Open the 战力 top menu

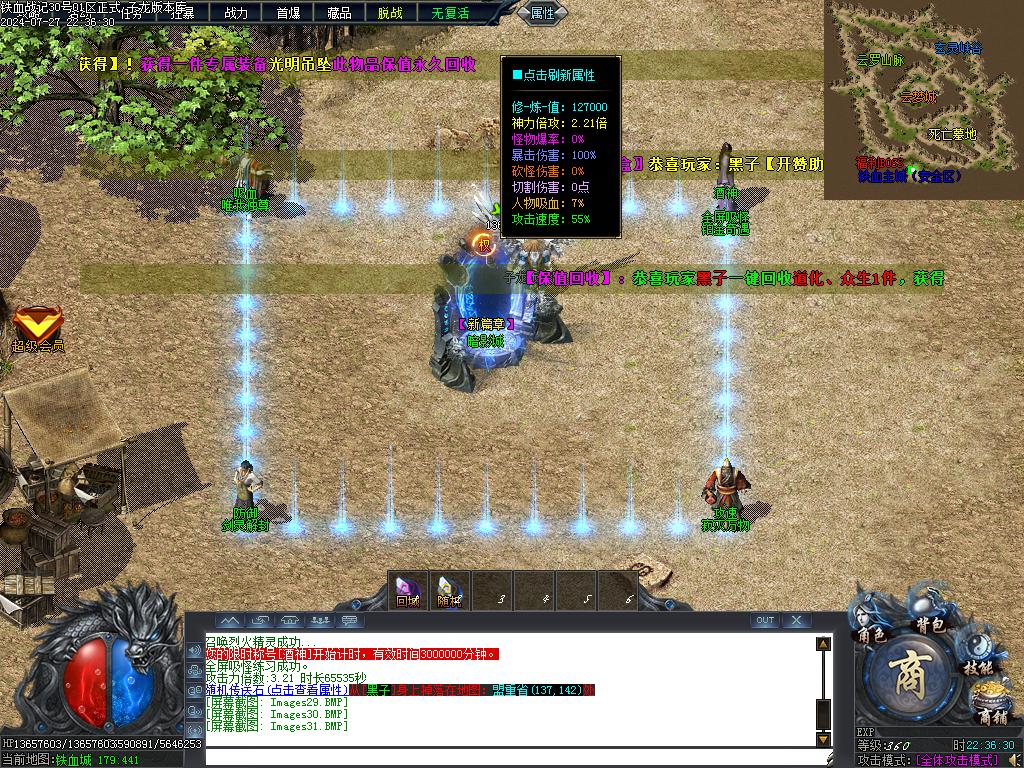click(236, 13)
